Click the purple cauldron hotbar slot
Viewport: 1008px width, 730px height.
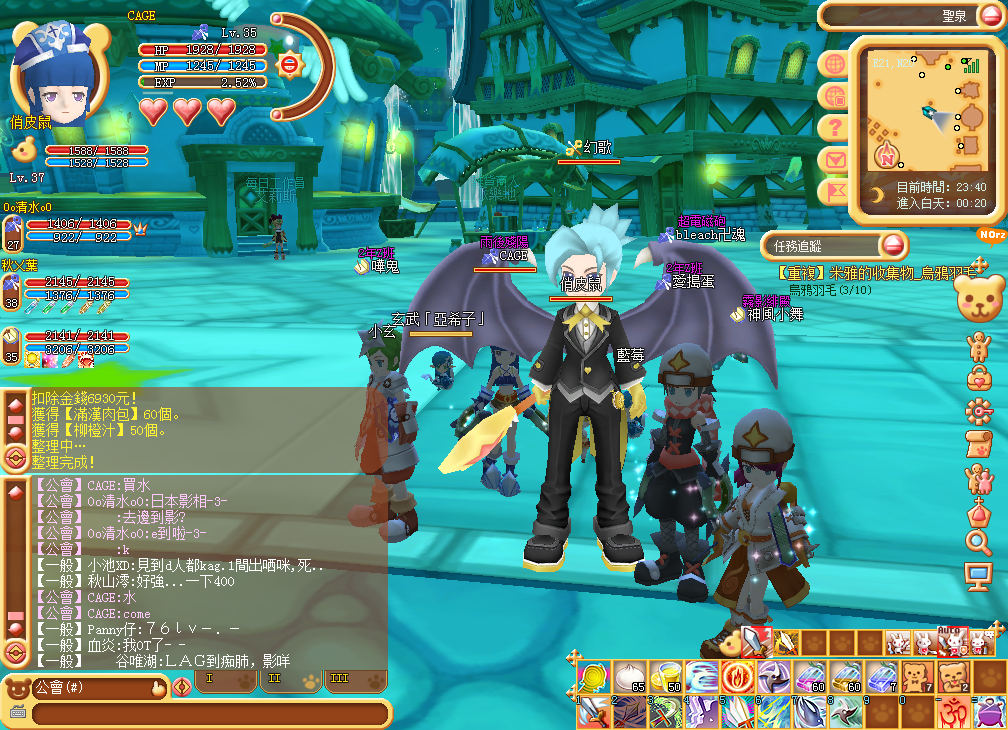tap(989, 712)
